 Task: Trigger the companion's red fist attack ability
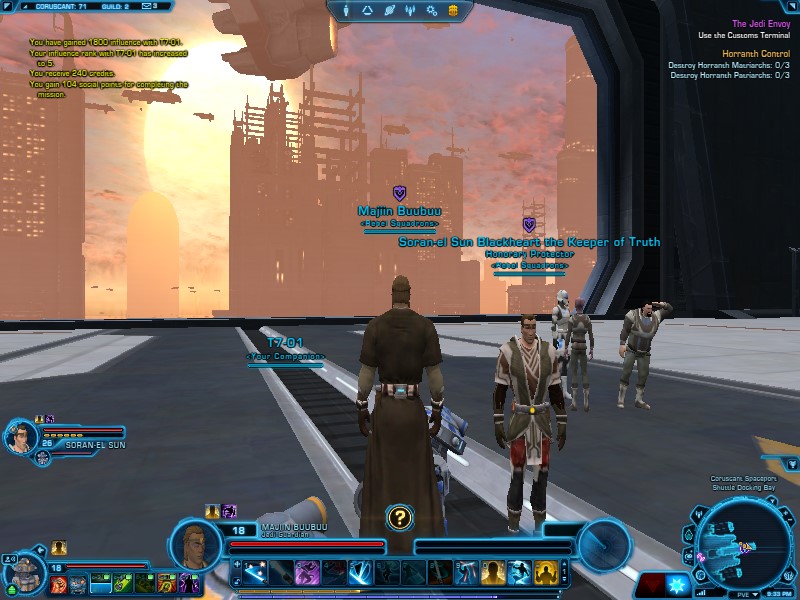[57, 584]
